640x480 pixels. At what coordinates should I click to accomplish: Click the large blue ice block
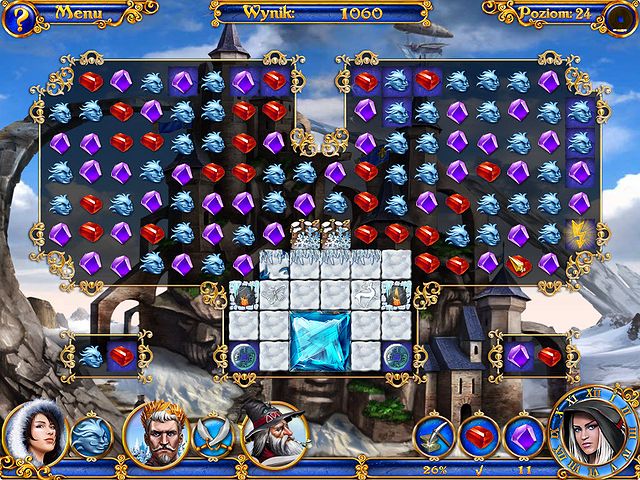point(320,340)
